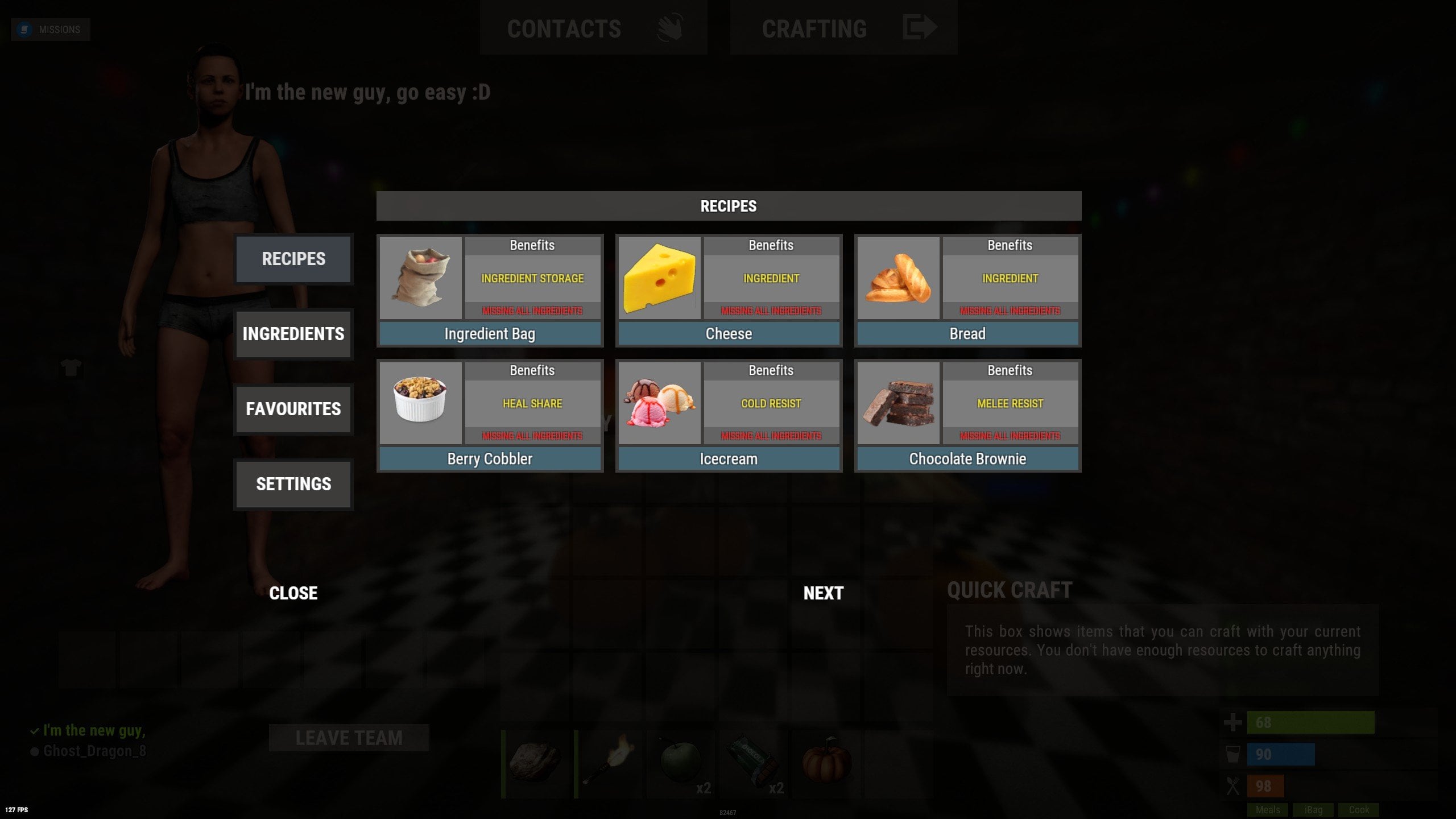Open the Ingredients section
The height and width of the screenshot is (819, 1456).
(293, 334)
